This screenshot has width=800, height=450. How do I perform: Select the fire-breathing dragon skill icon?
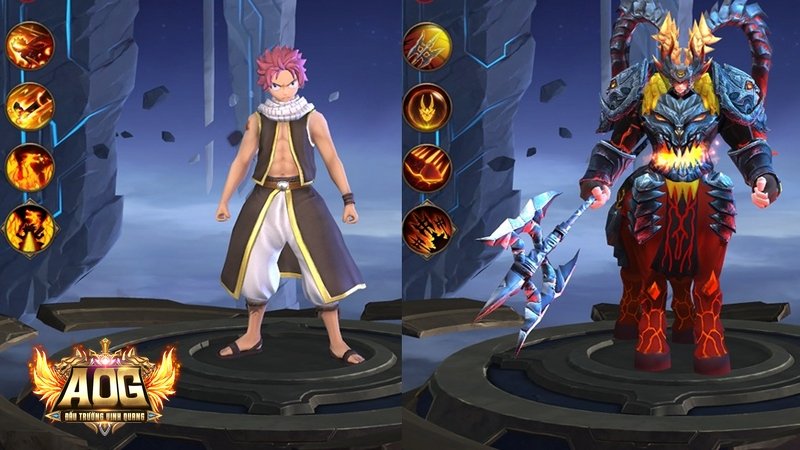(30, 46)
